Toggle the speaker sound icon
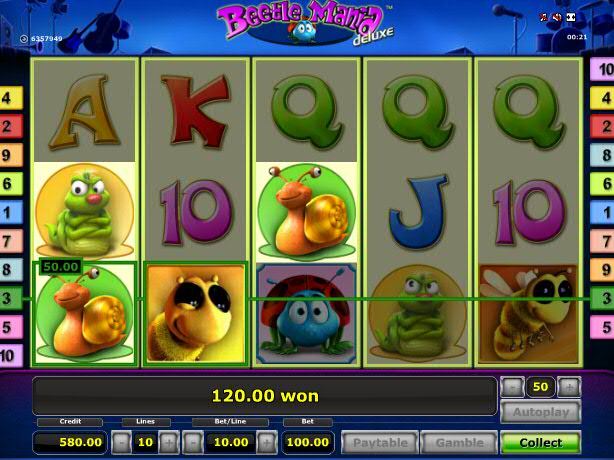Viewport: 614px width, 460px height. pos(557,17)
